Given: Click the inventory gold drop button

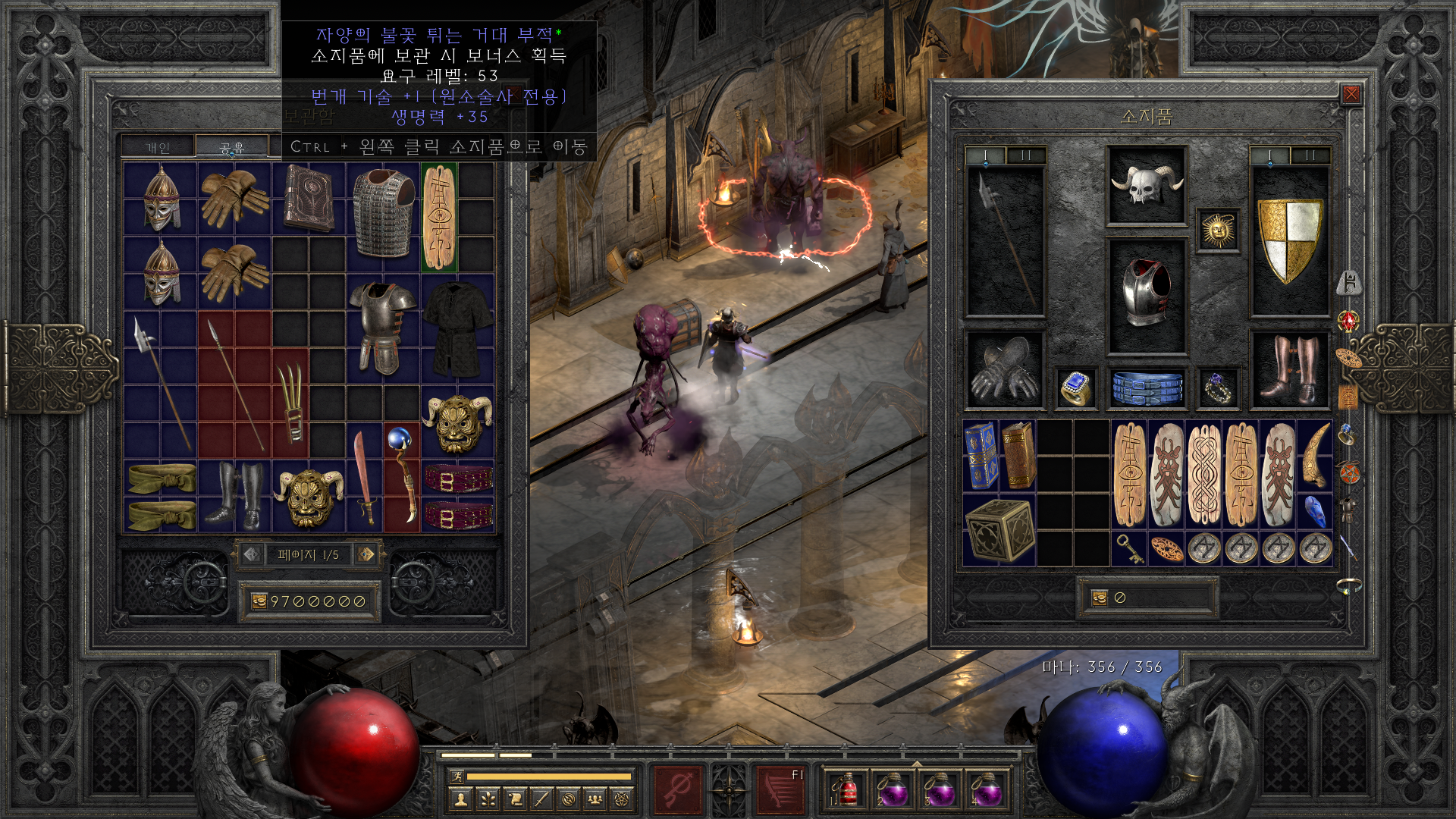Looking at the screenshot, I should point(1099,598).
